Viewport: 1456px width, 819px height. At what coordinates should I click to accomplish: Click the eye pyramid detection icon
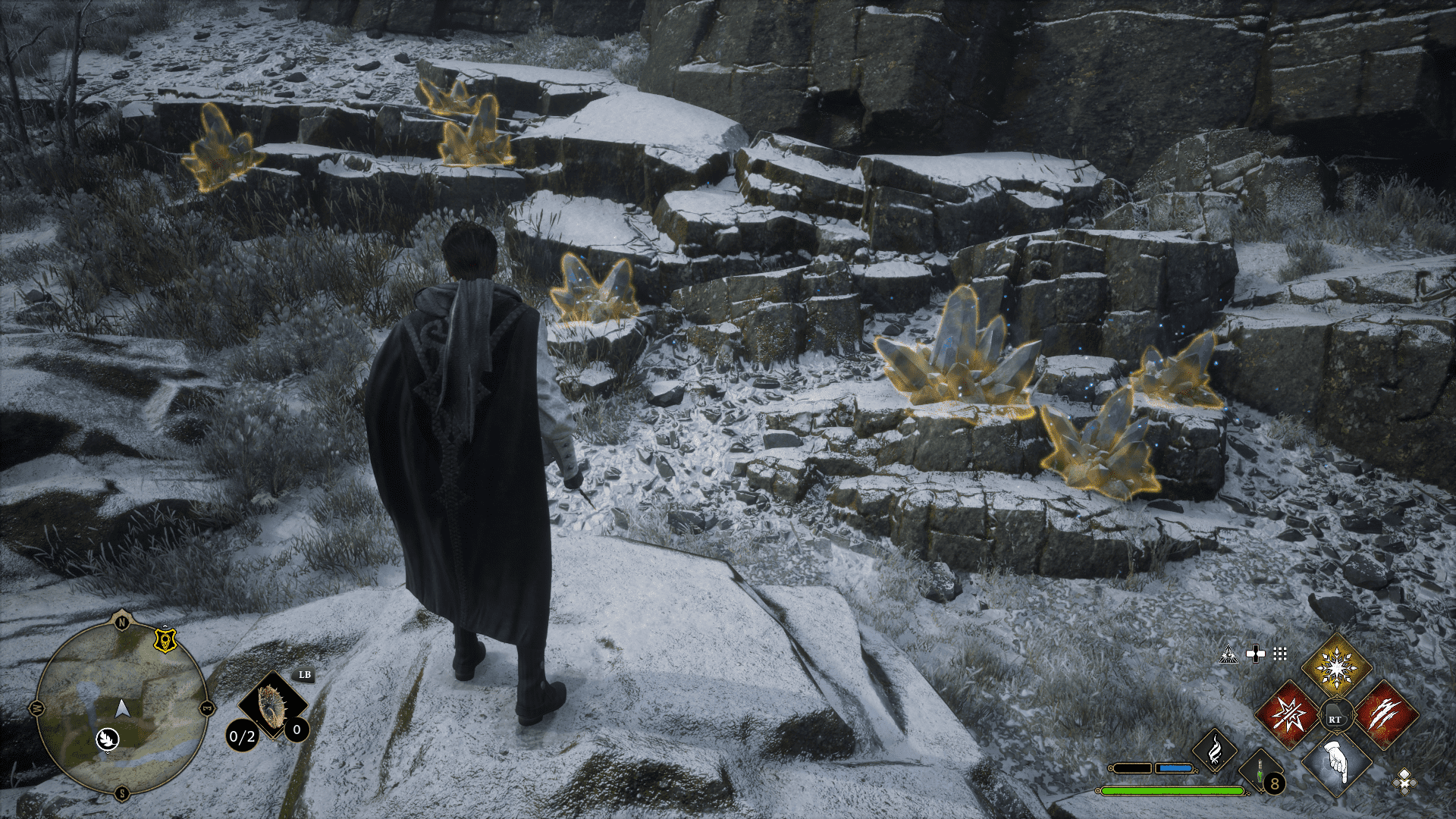tap(1228, 654)
